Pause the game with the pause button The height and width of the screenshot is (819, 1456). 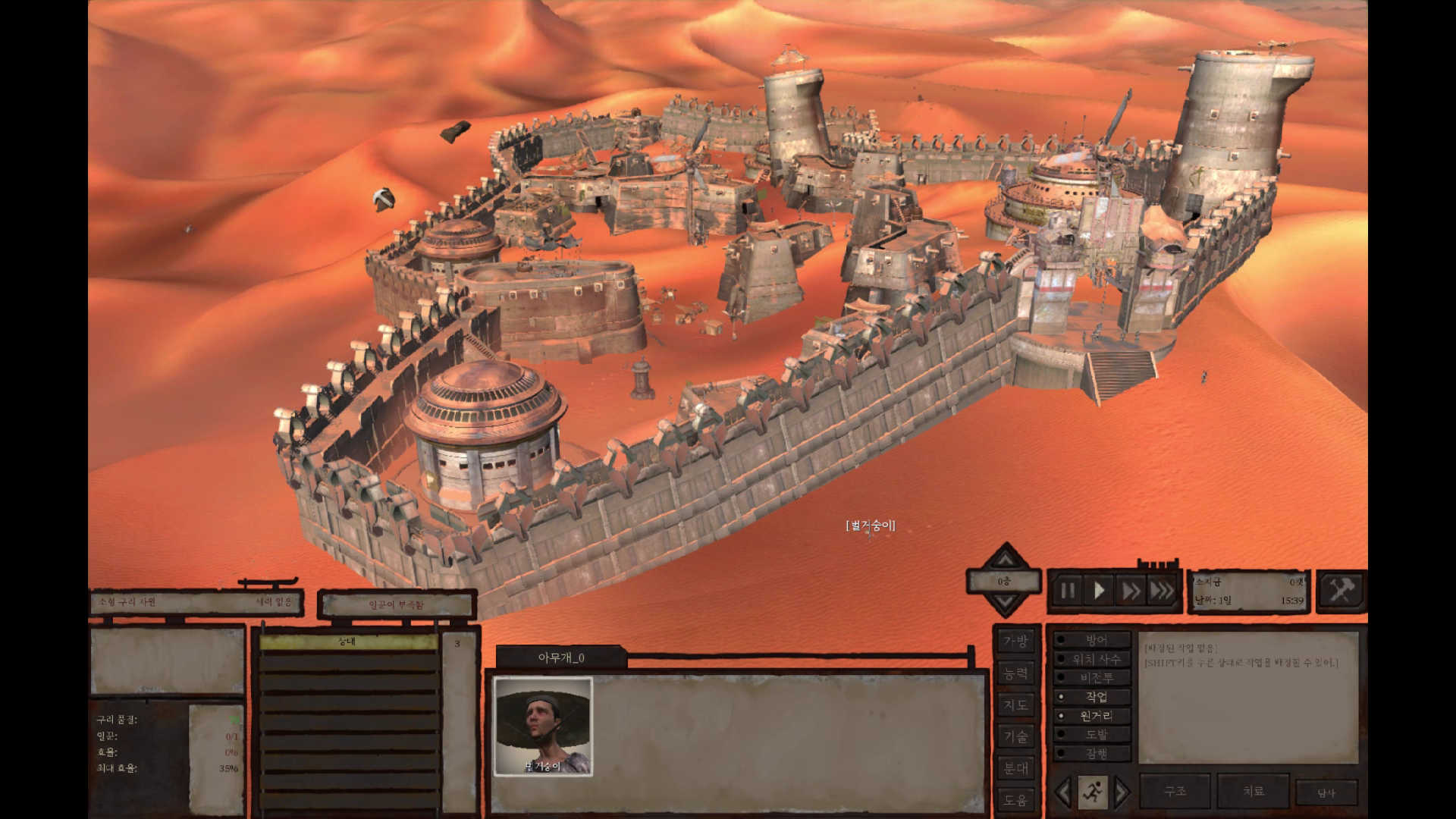click(1067, 591)
